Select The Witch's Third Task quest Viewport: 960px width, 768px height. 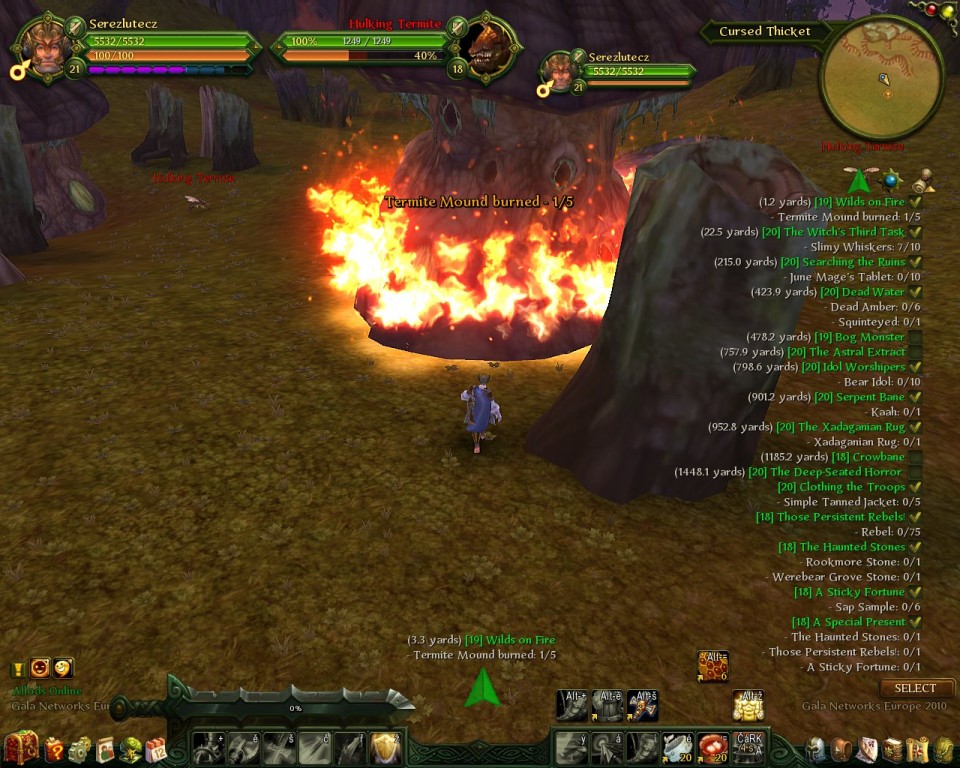[844, 232]
